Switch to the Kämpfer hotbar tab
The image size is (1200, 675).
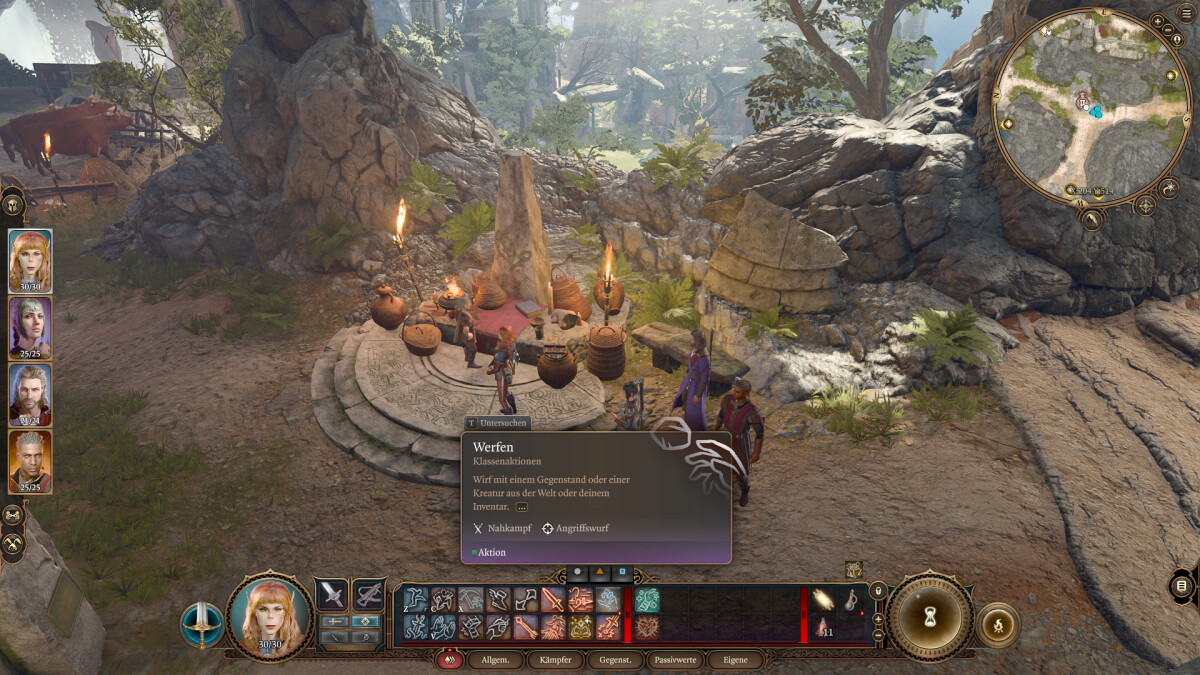pos(555,660)
